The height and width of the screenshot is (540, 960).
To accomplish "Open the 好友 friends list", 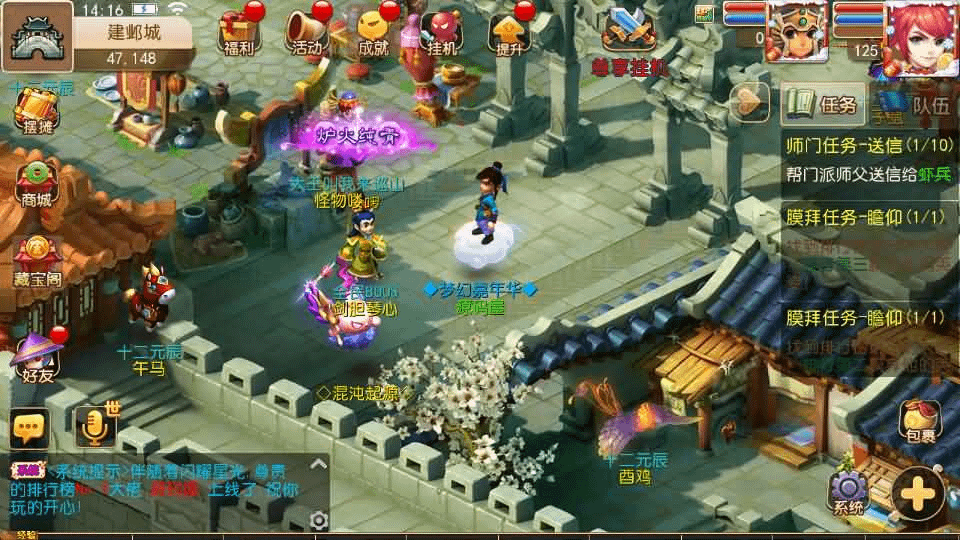I will coord(38,356).
